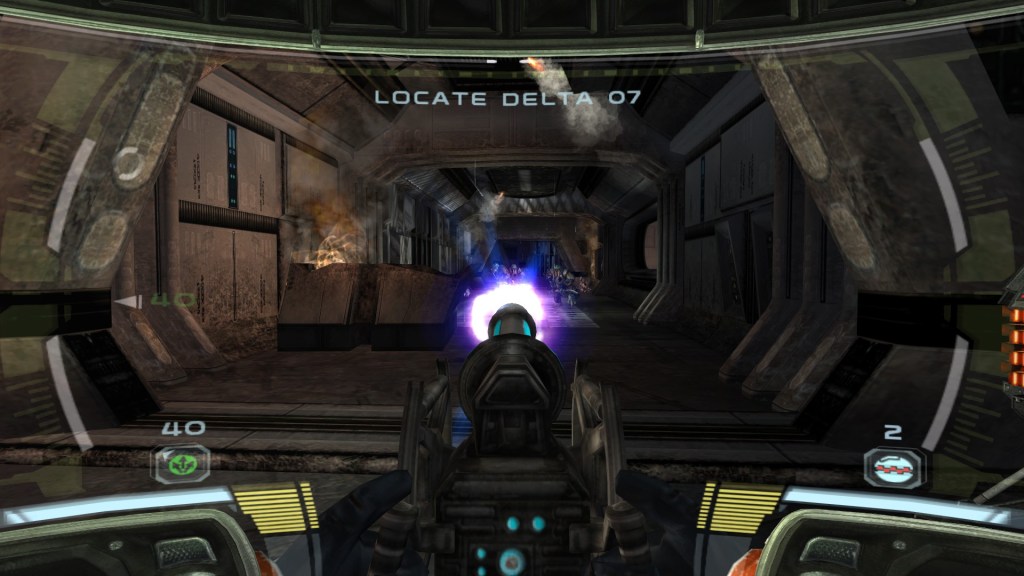Select the thermal detonator grenade icon

point(894,465)
